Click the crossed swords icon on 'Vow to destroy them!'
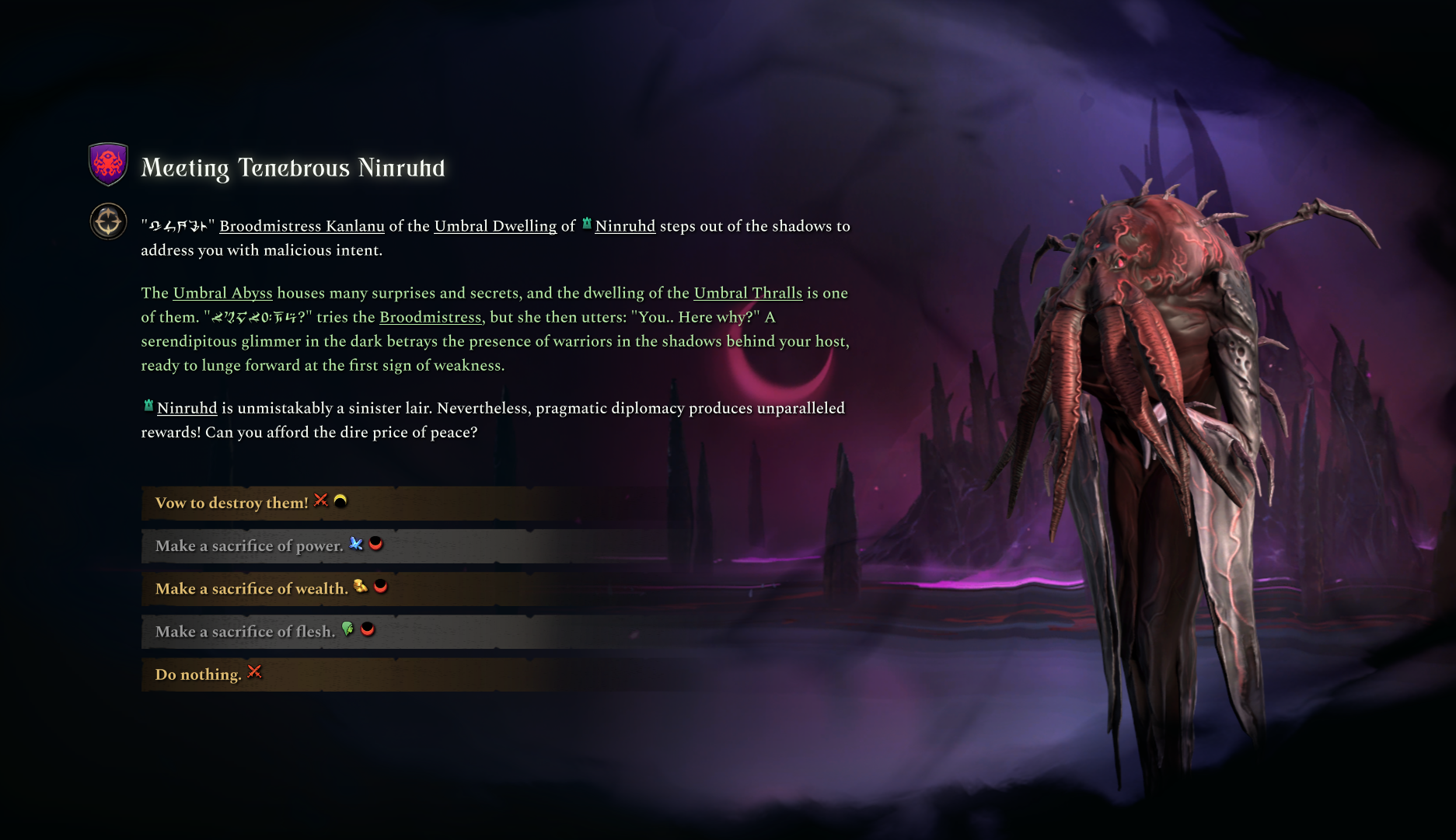The image size is (1456, 840). pyautogui.click(x=320, y=501)
